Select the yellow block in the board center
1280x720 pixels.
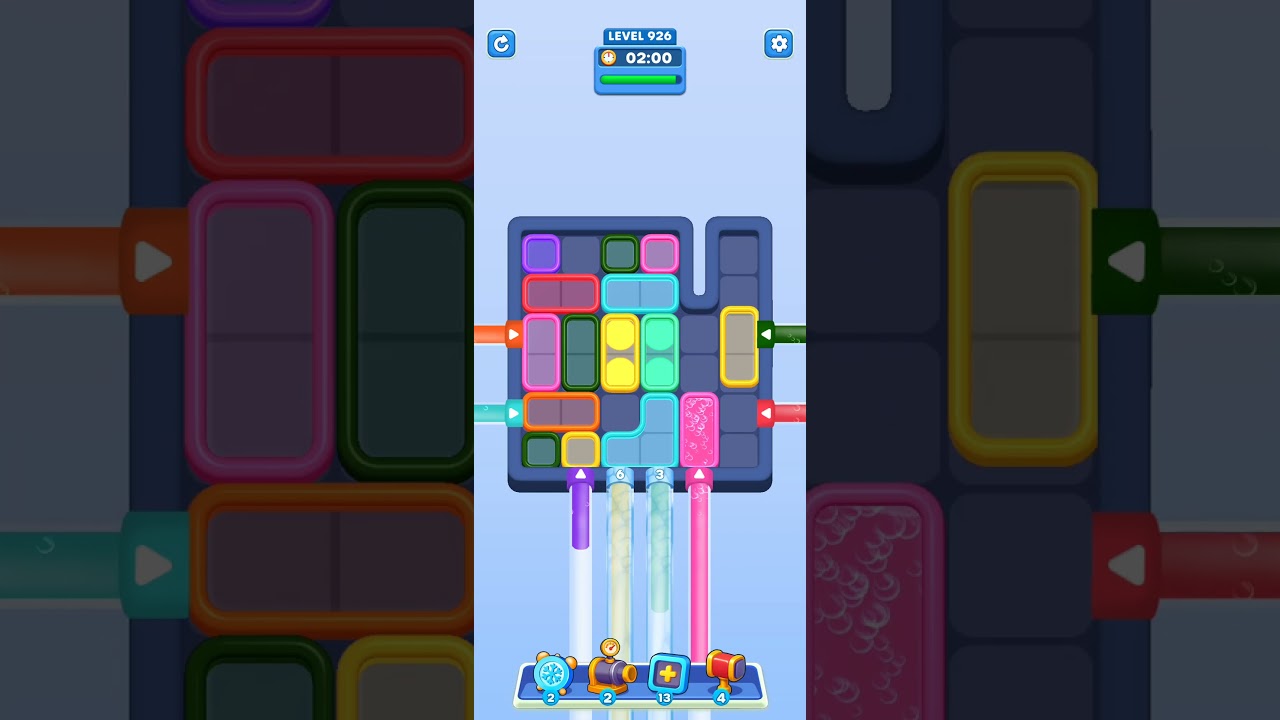coord(620,352)
